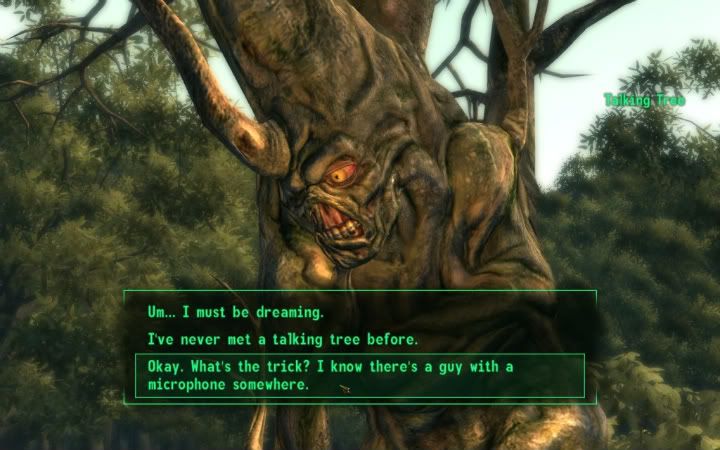Pick the "Okay. What's the trick?" dialogue option
The width and height of the screenshot is (720, 450).
330,375
